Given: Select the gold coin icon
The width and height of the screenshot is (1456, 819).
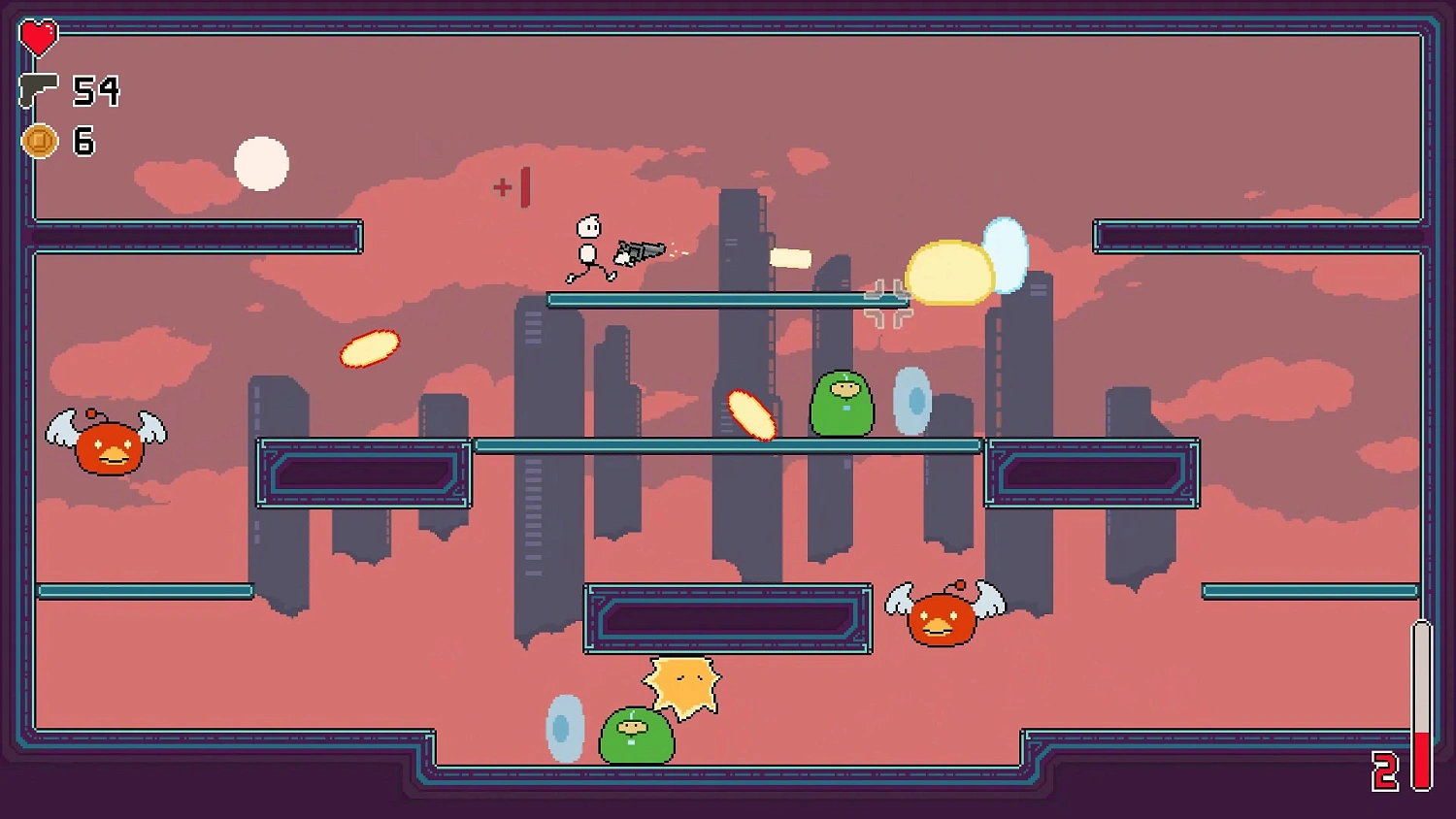Looking at the screenshot, I should [40, 142].
